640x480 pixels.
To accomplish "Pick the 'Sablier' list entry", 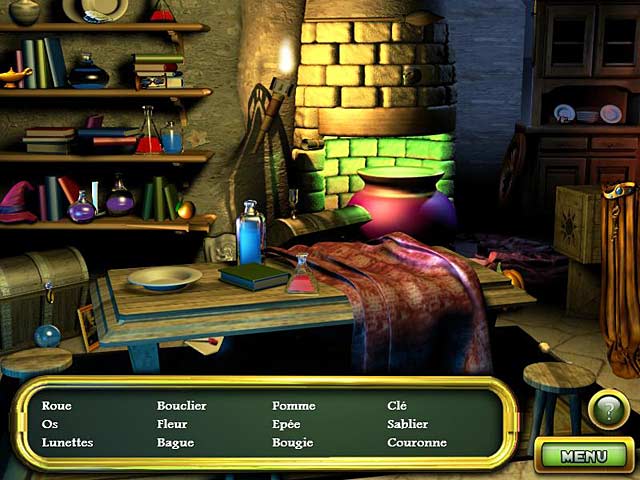I will click(x=407, y=424).
